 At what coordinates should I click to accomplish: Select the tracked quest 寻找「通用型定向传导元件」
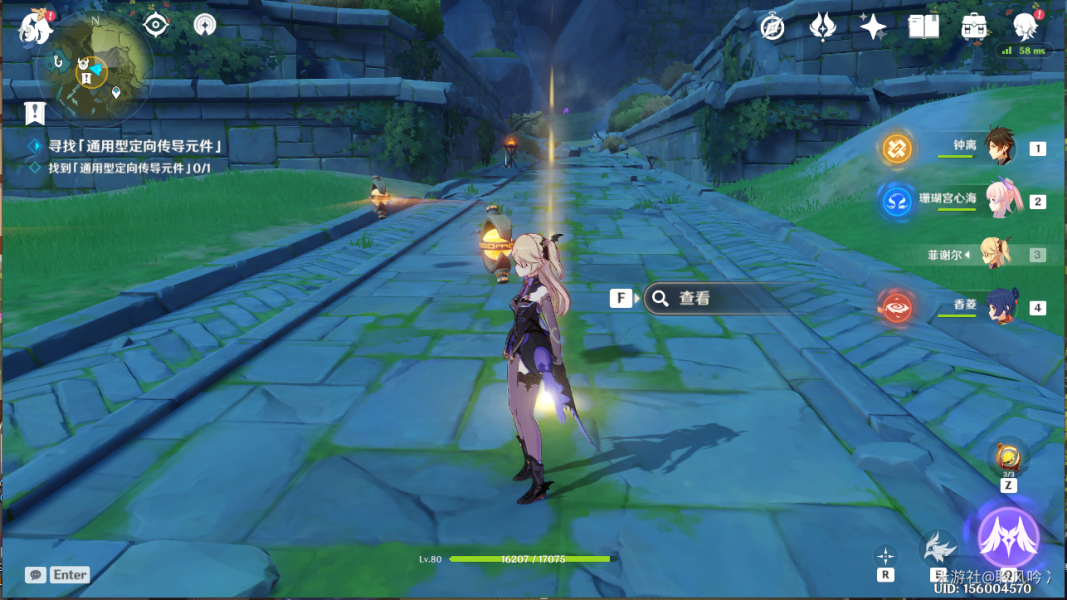133,147
